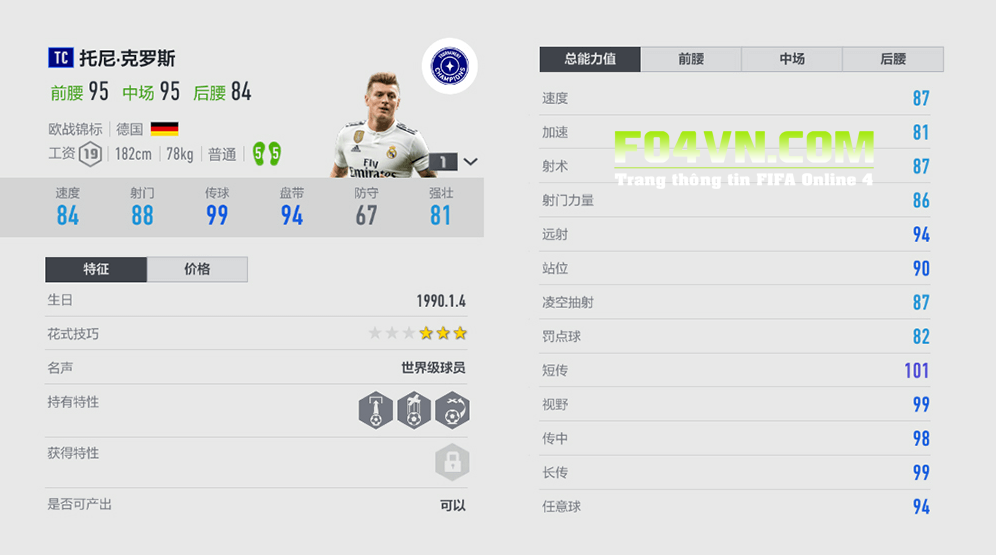996x555 pixels.
Task: Select the locked trait slot
Action: coord(452,462)
